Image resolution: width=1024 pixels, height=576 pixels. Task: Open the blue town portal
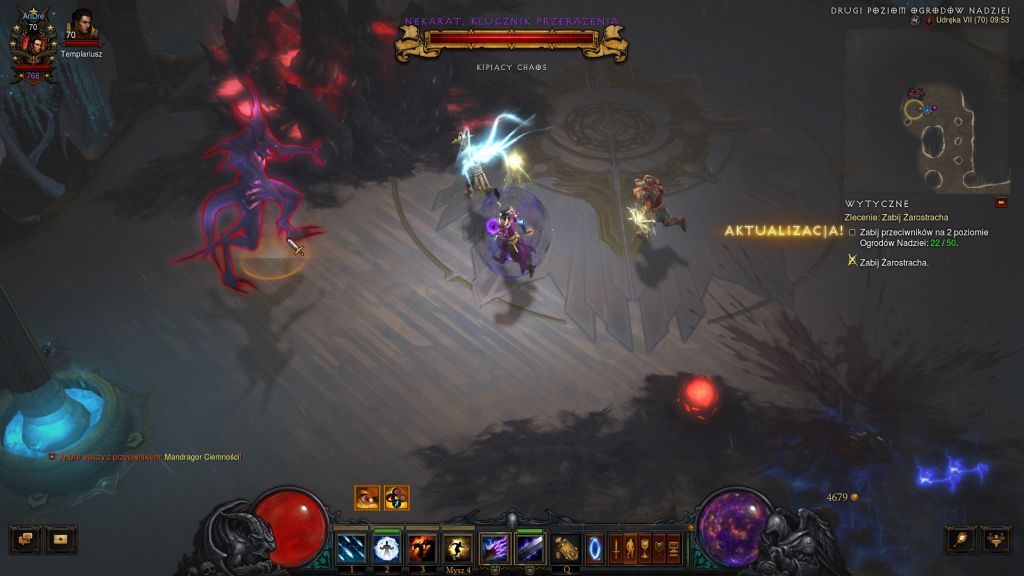(x=595, y=548)
